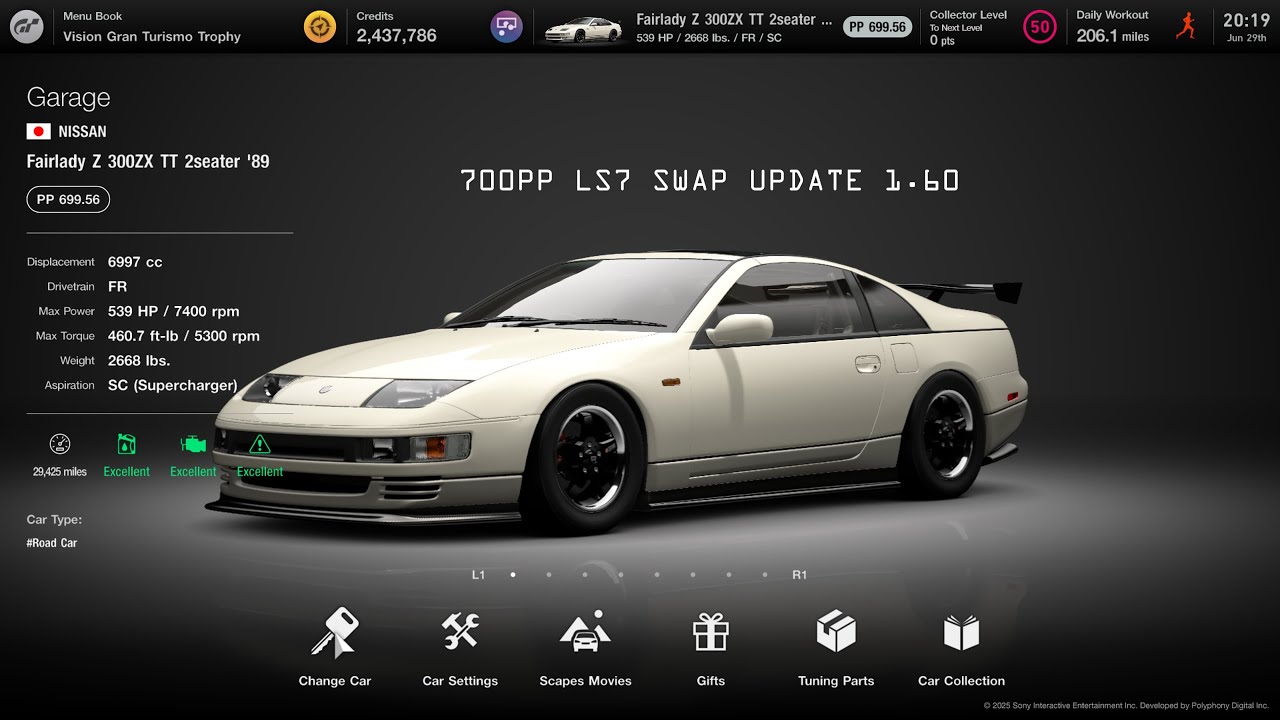Screen dimensions: 1280x720
Task: Open Gifts via the gift box icon
Action: coord(710,630)
